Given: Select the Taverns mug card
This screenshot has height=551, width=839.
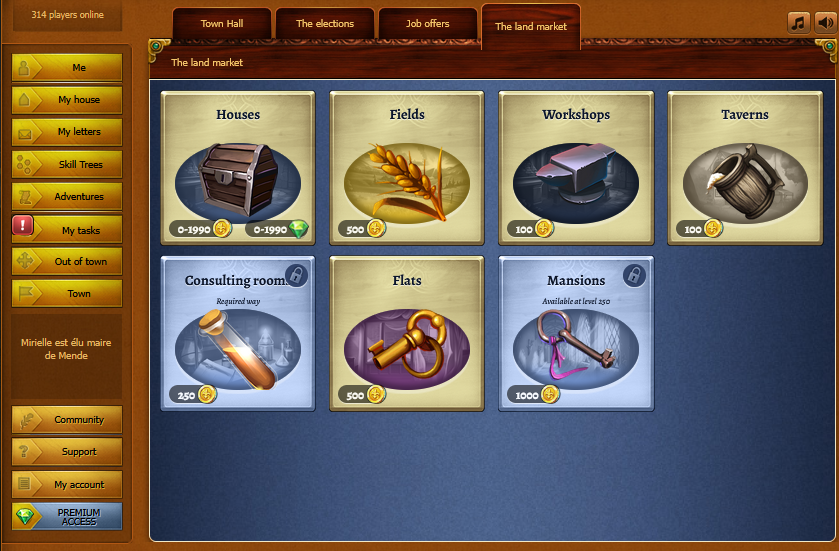Looking at the screenshot, I should point(745,168).
